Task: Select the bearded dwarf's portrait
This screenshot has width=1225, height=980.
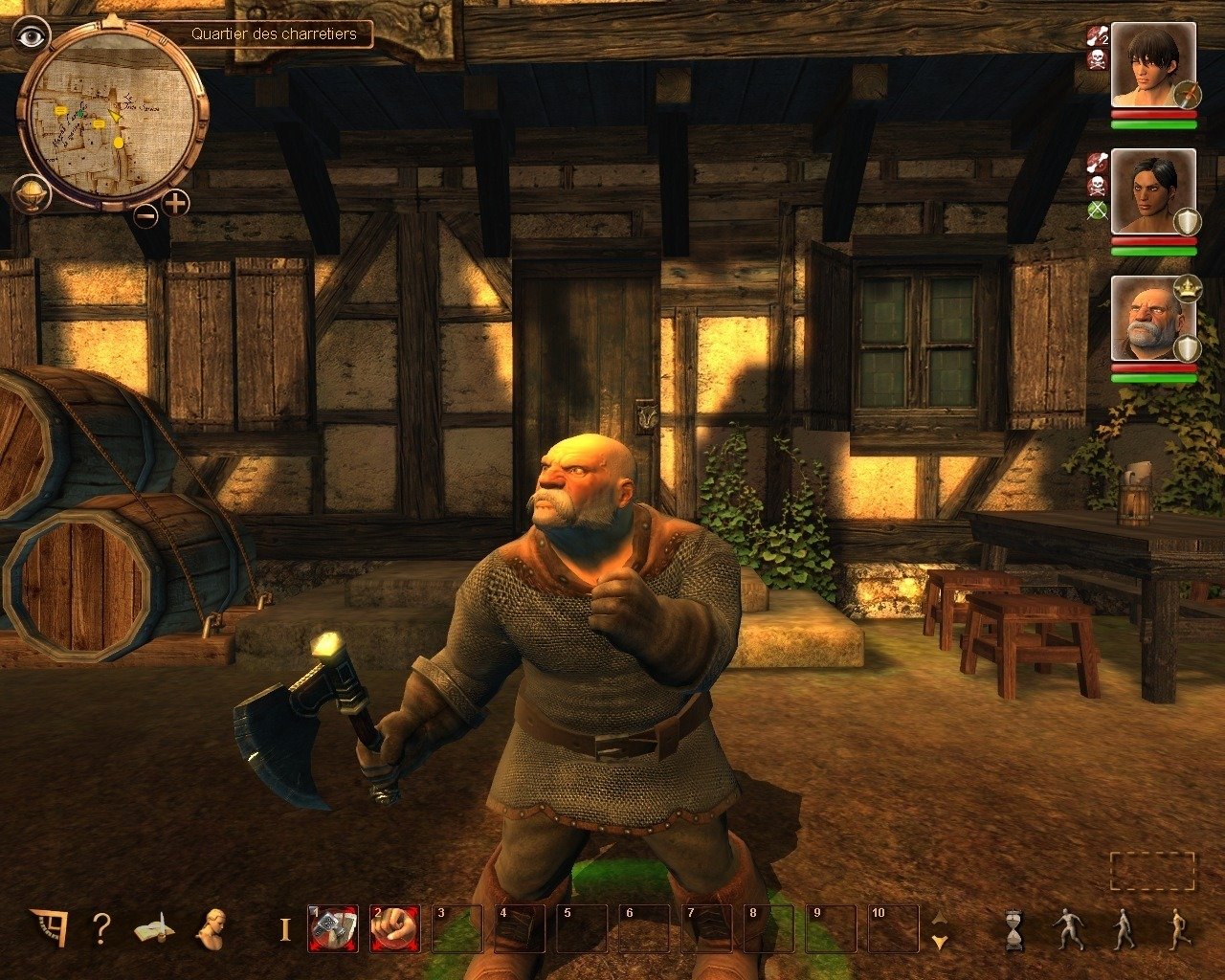Action: pos(1152,318)
